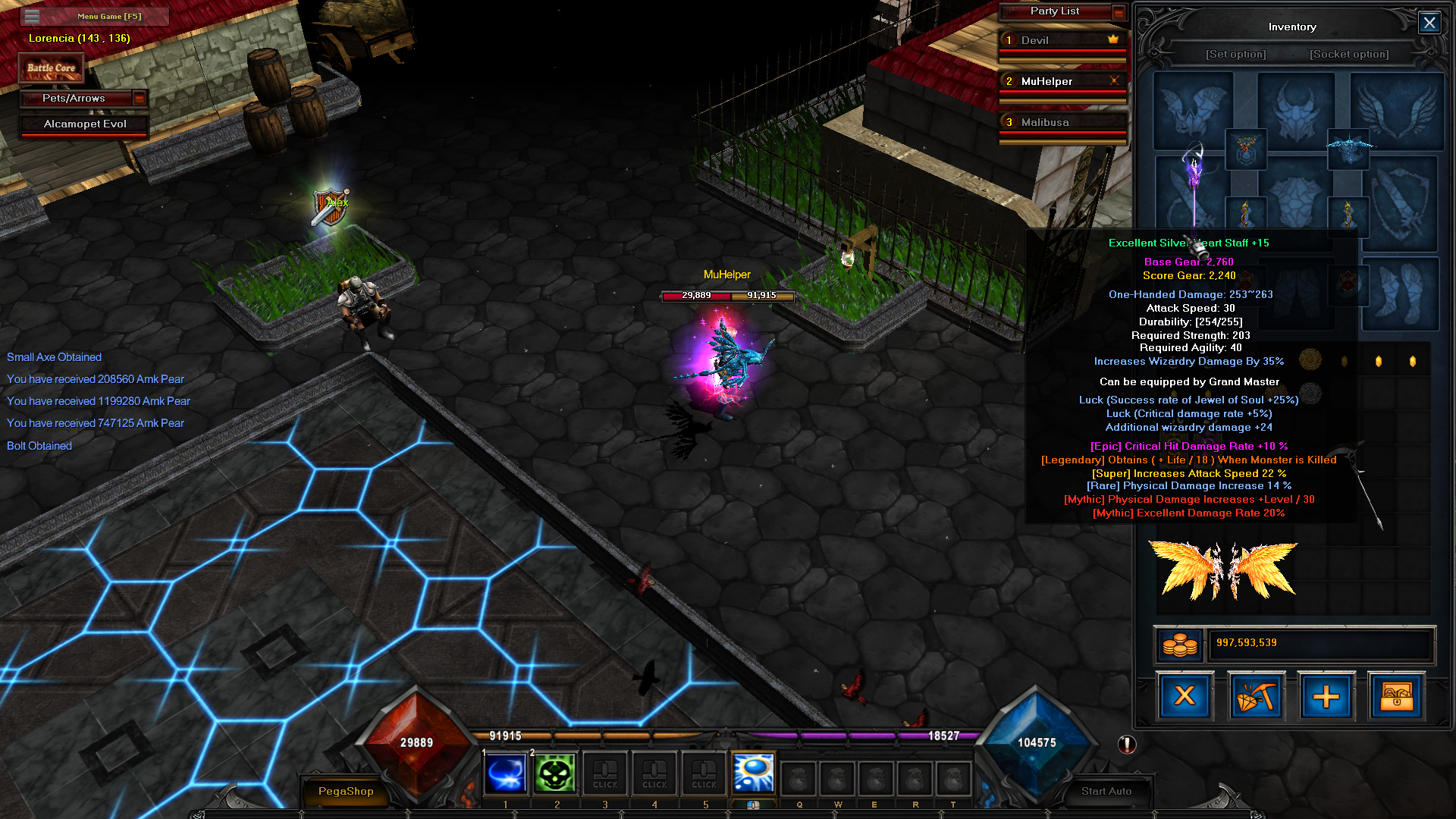Activate the green skull skill in slot 2

(555, 774)
